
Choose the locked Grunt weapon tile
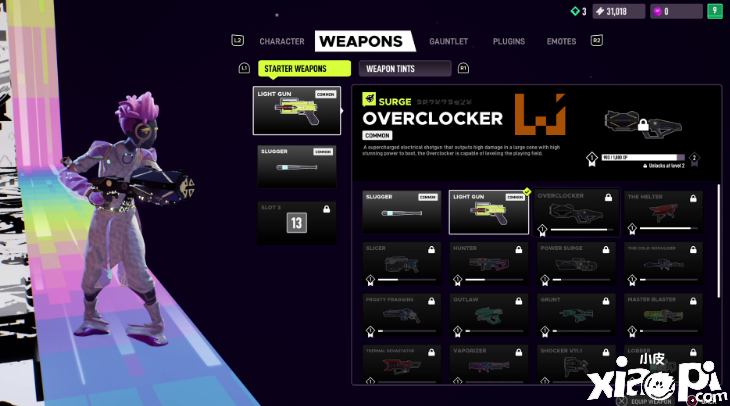(x=575, y=314)
